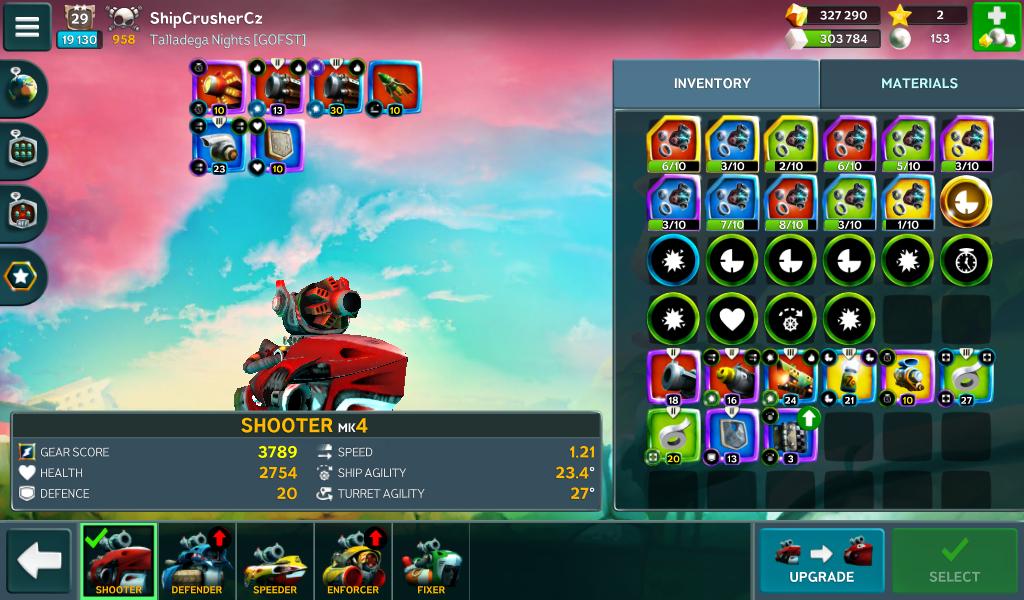Upgrade the Shooter ship
The image size is (1024, 600).
(821, 560)
